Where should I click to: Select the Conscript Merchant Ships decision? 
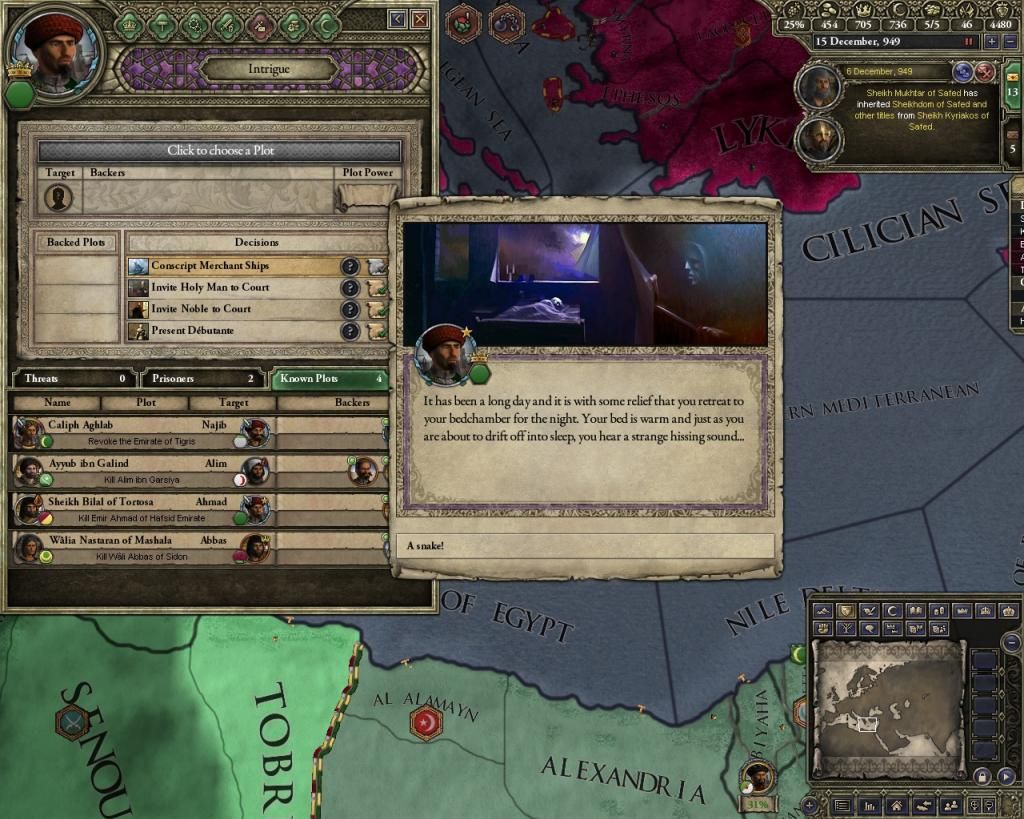point(235,266)
